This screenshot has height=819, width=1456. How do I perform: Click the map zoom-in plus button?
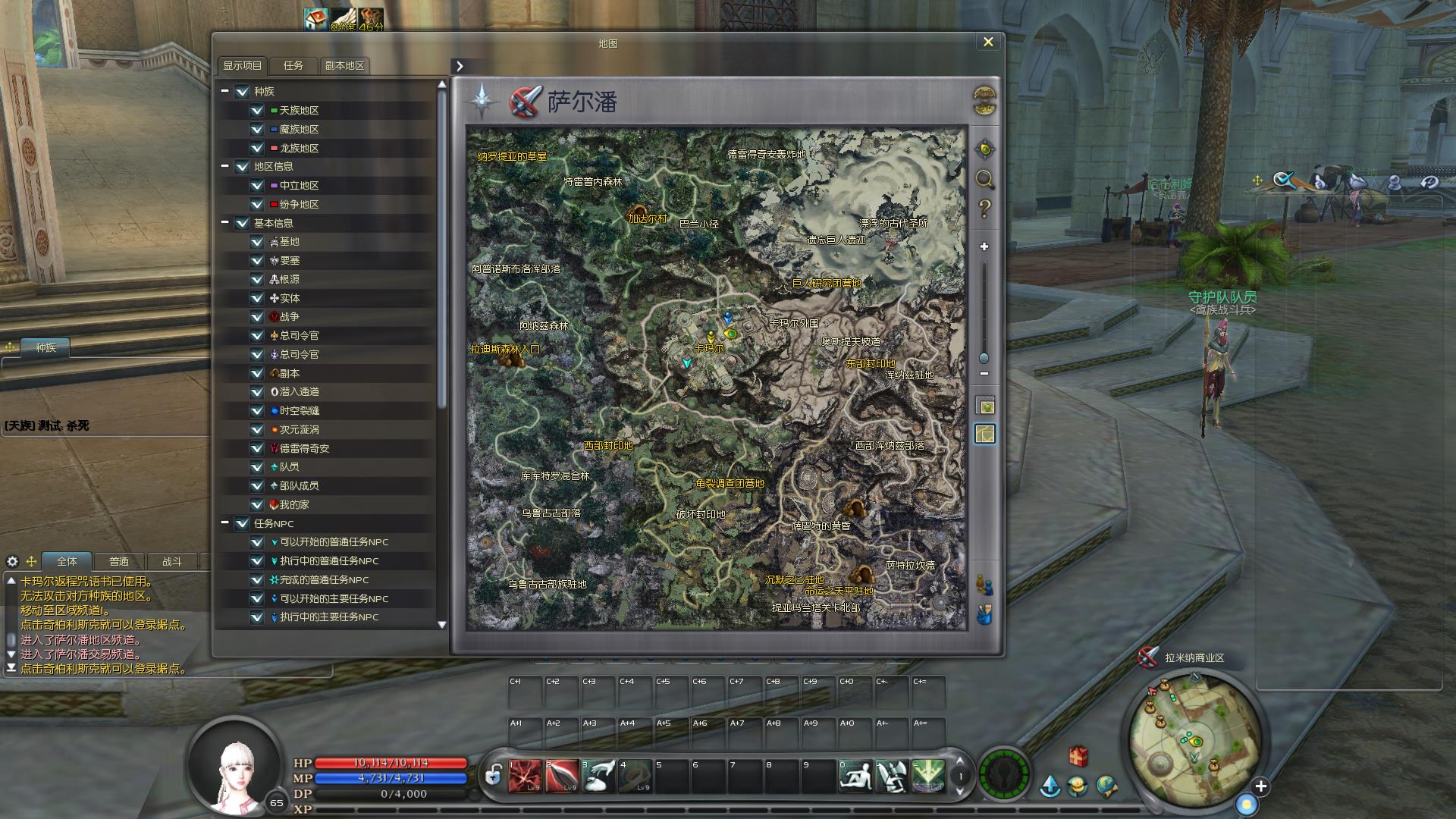(984, 246)
